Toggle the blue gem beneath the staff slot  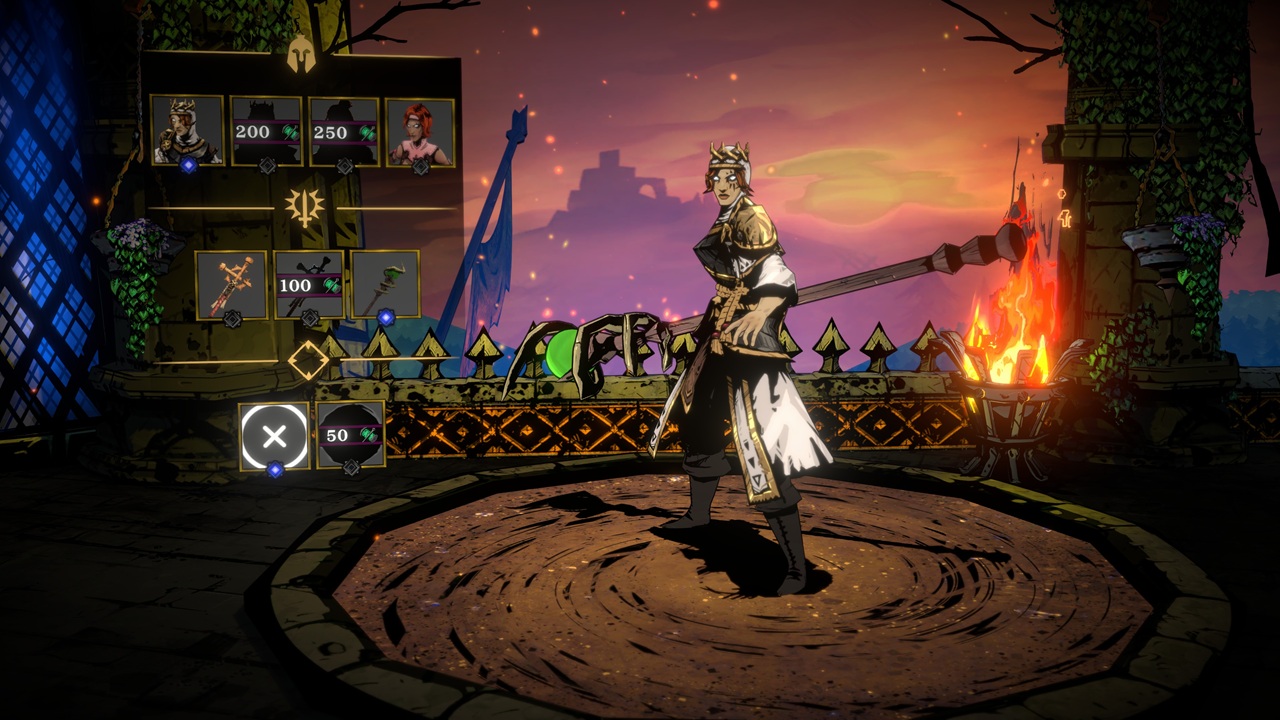coord(386,317)
